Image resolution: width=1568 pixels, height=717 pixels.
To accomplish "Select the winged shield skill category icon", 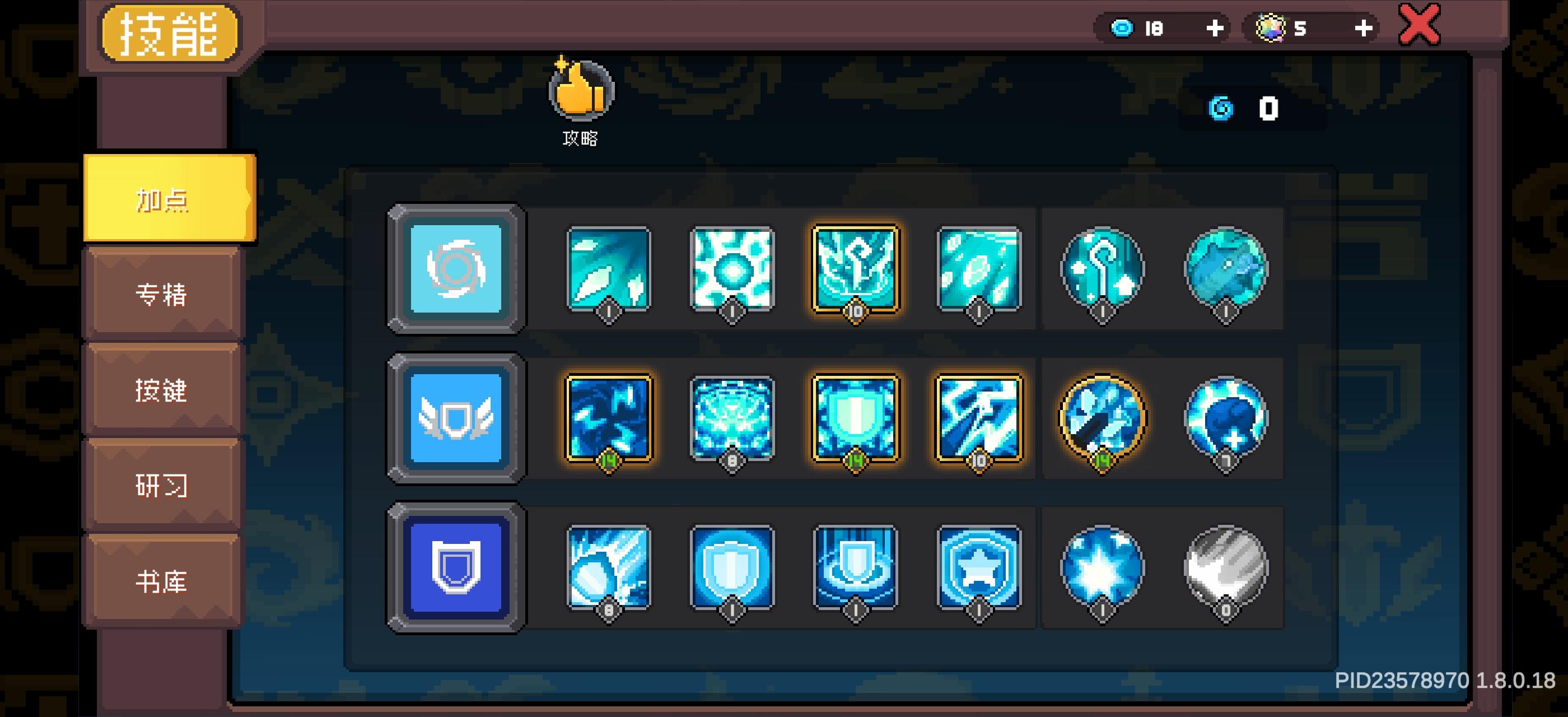I will (x=455, y=420).
